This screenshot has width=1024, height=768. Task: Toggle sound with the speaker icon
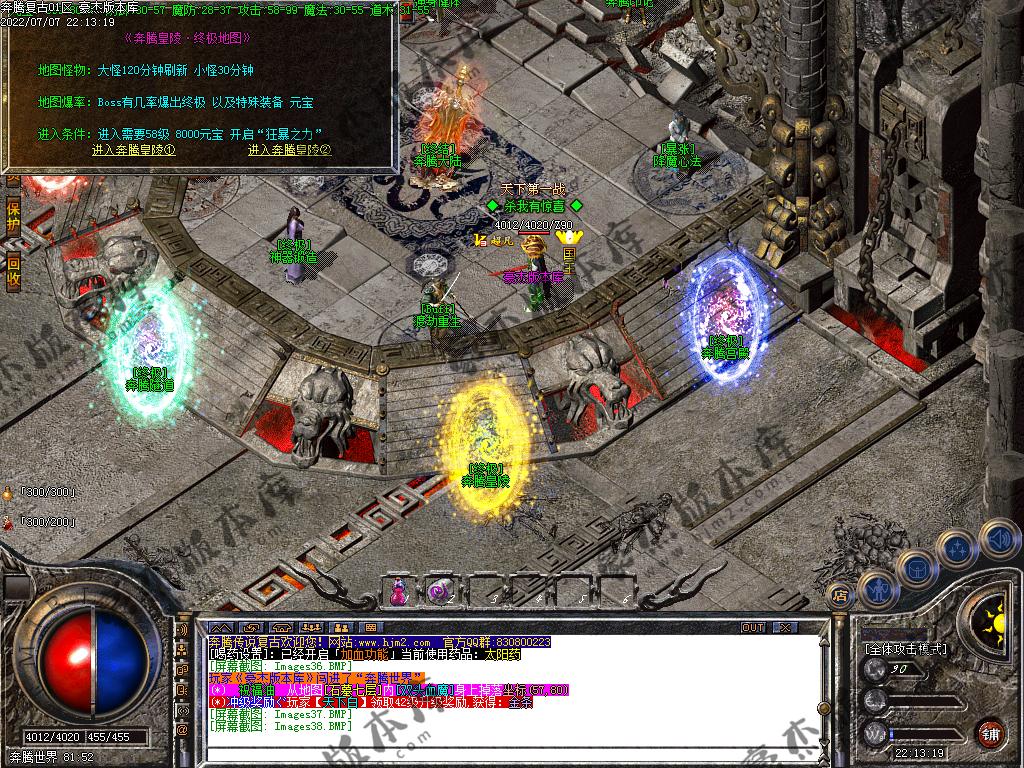pos(998,538)
